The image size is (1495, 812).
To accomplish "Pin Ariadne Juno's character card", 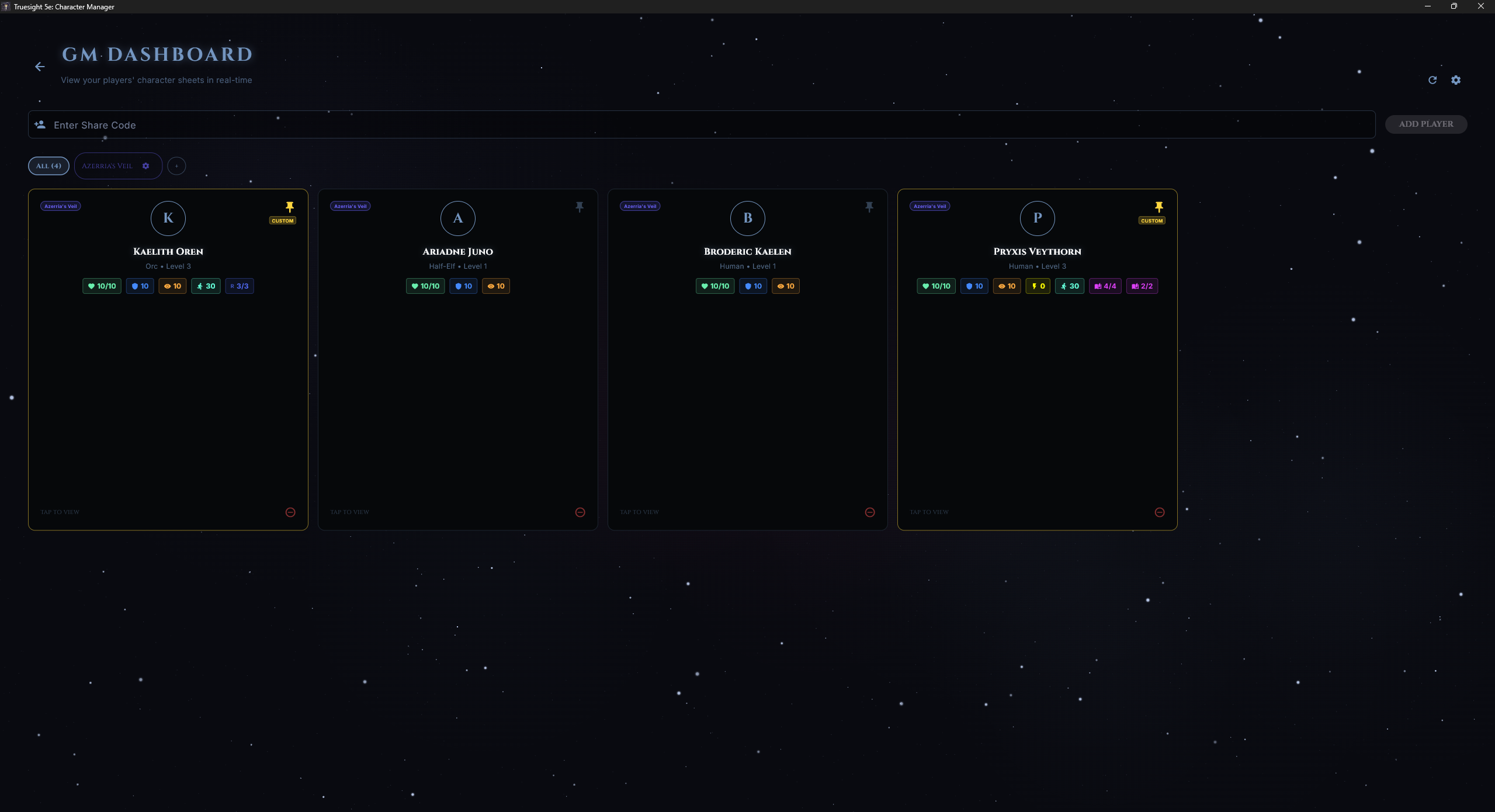I will pos(579,207).
